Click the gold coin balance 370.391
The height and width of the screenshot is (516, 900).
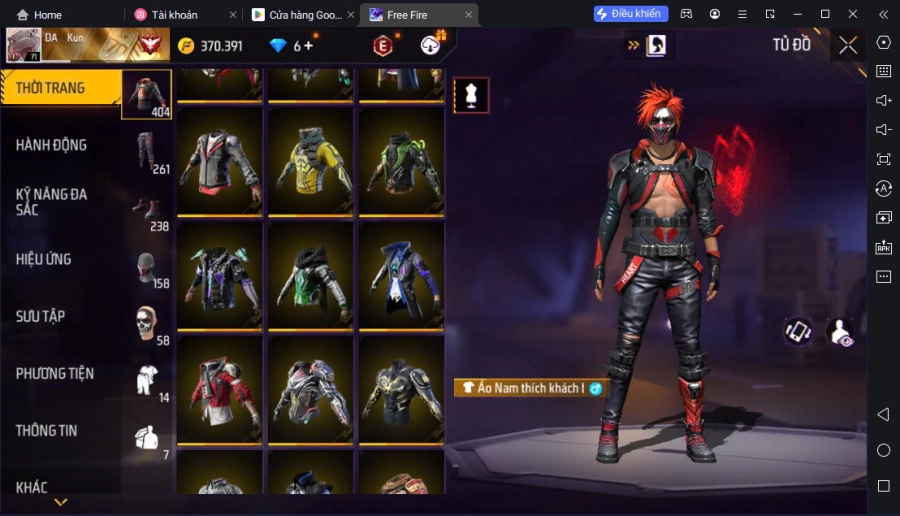coord(210,46)
